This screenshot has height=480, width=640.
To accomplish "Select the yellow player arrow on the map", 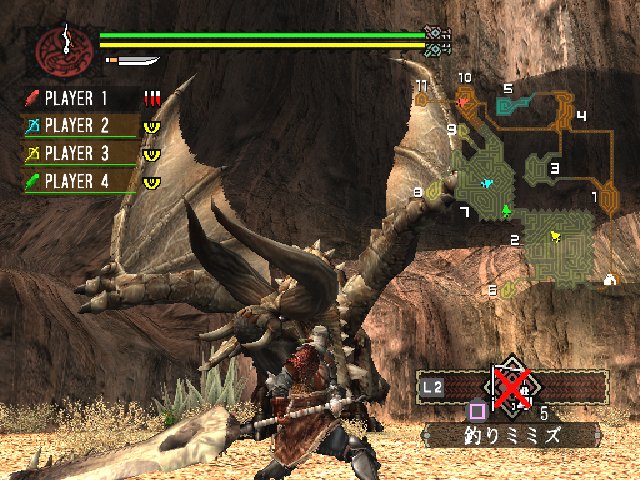I will 555,236.
